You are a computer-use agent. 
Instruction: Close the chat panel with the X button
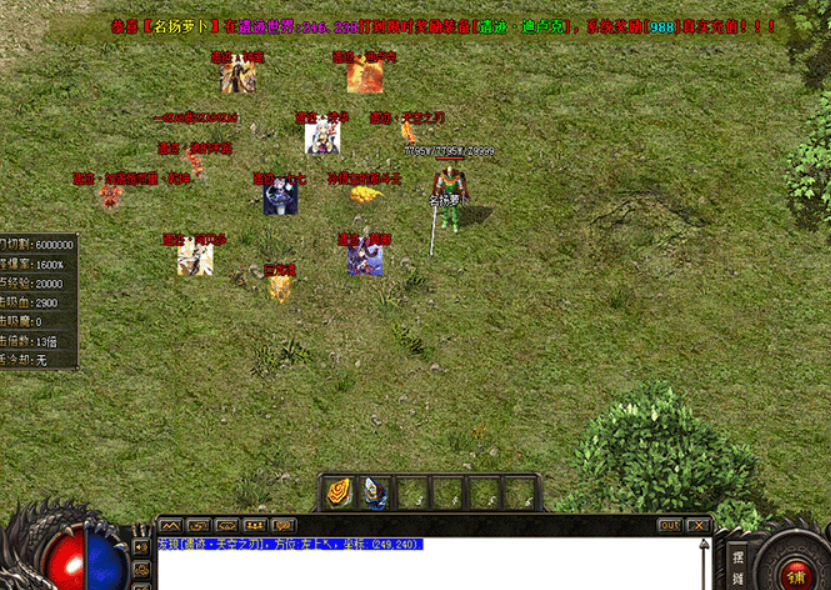click(698, 525)
